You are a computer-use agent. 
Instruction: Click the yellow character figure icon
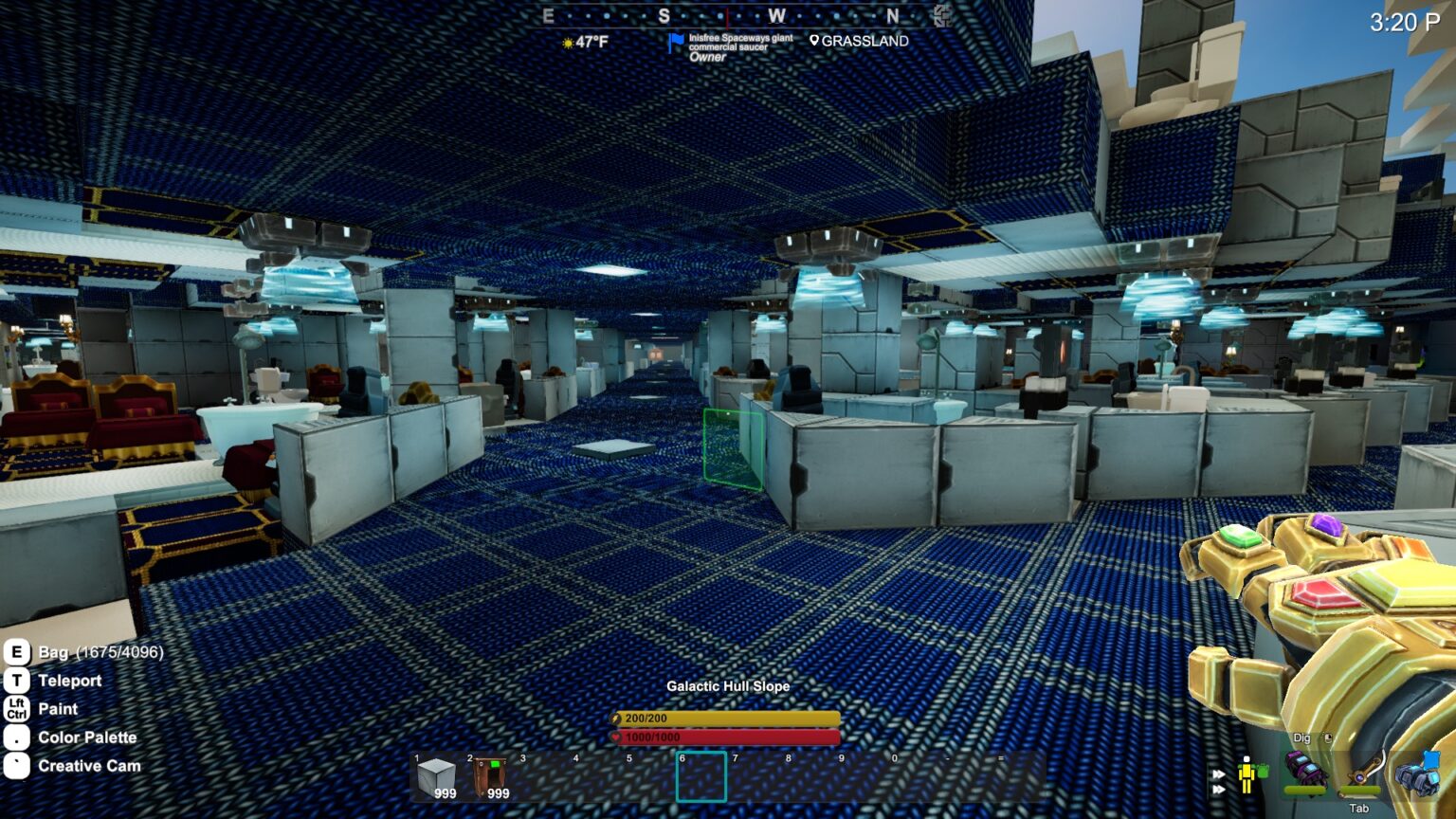point(1247,774)
